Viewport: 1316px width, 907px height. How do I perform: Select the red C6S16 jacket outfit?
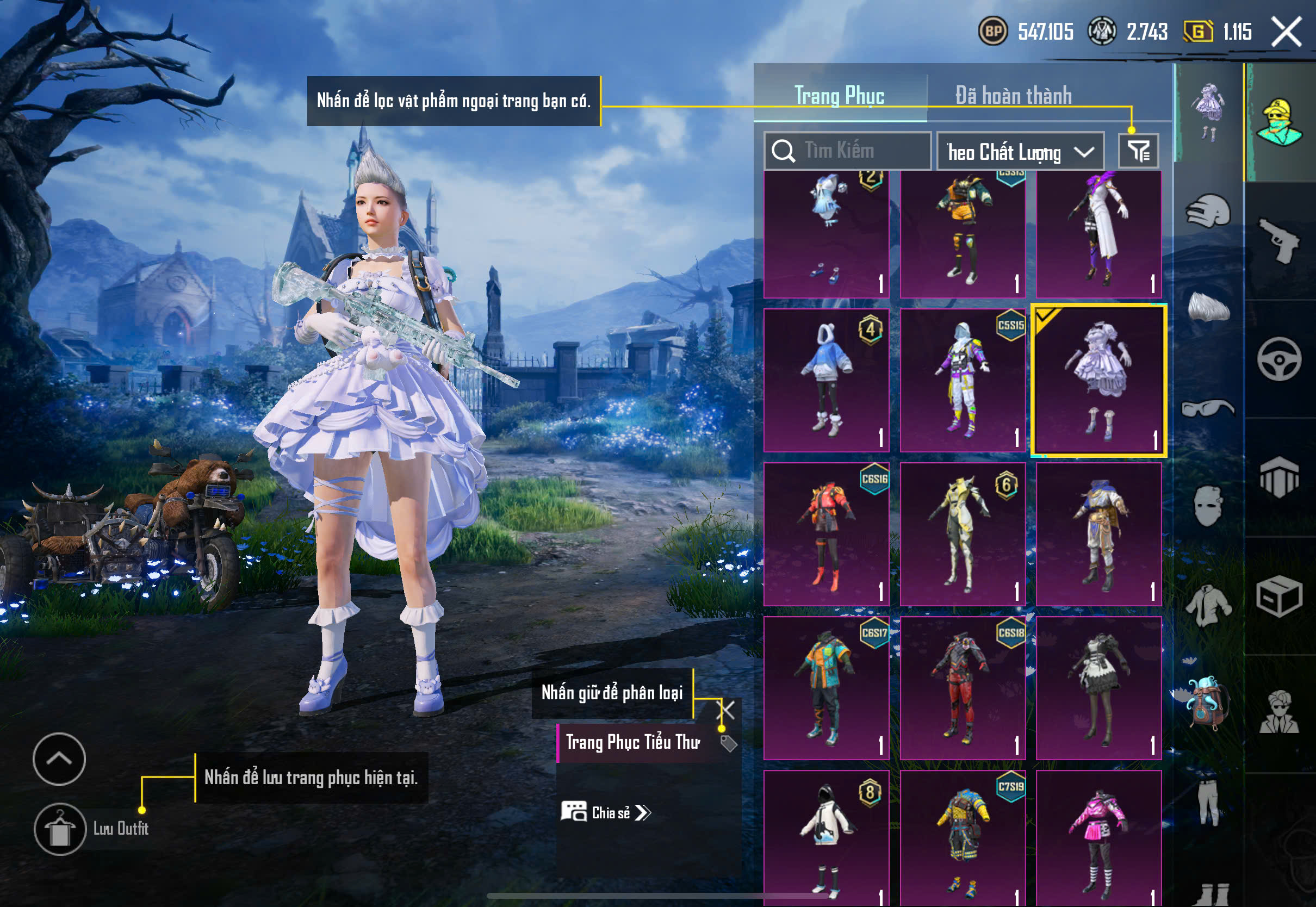tap(826, 534)
